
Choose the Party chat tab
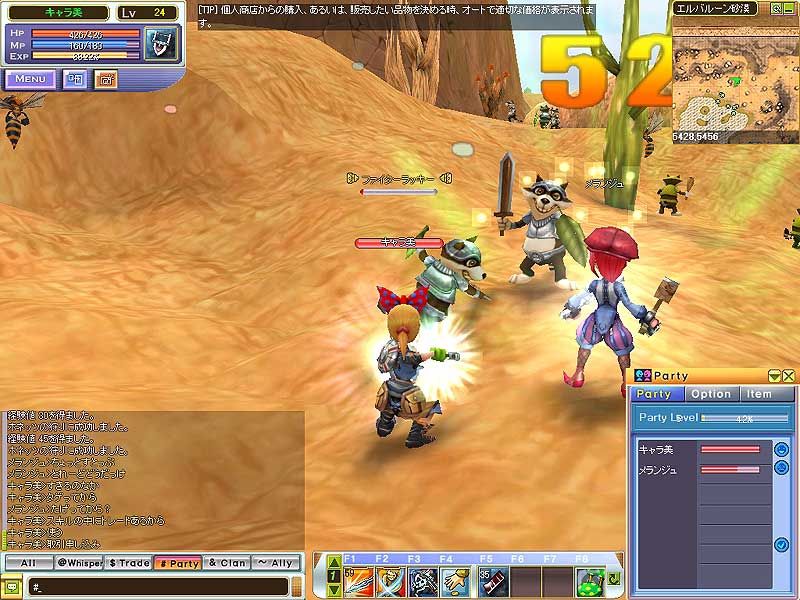[179, 563]
